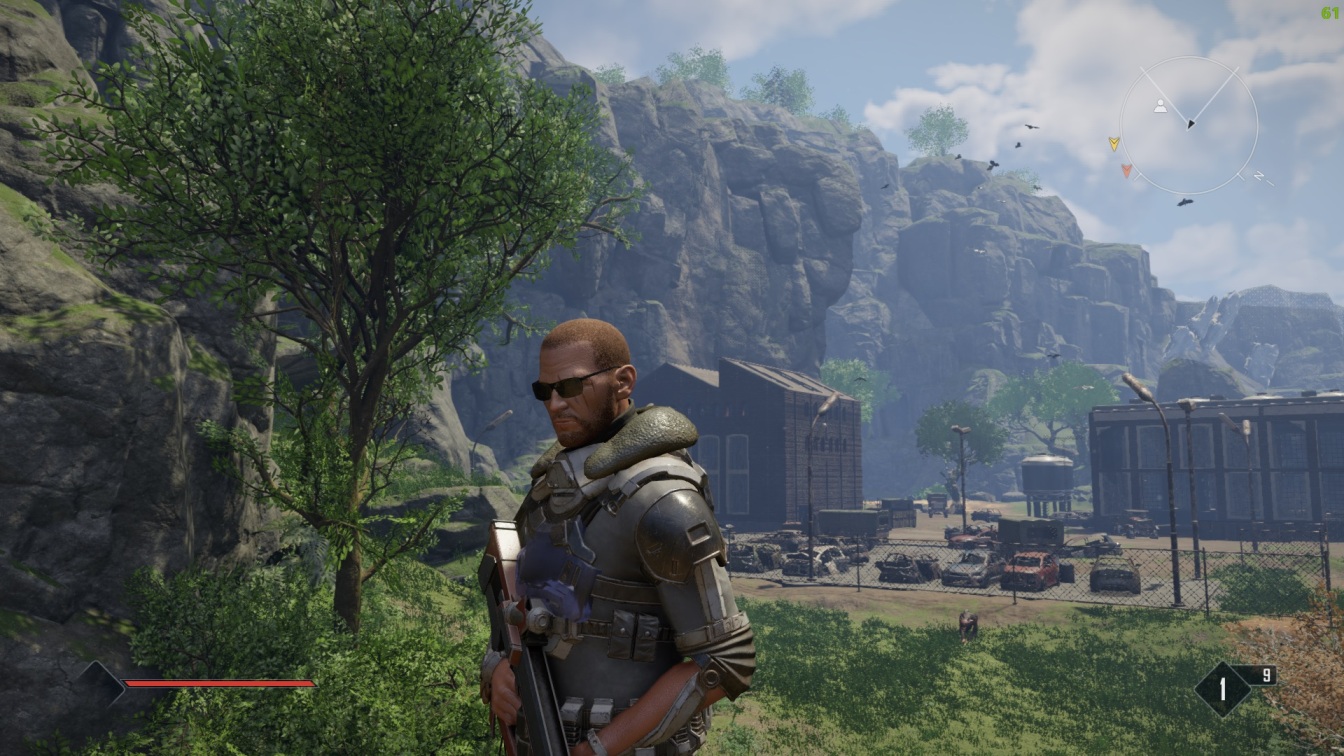Click the white person marker on the radar

point(1160,106)
